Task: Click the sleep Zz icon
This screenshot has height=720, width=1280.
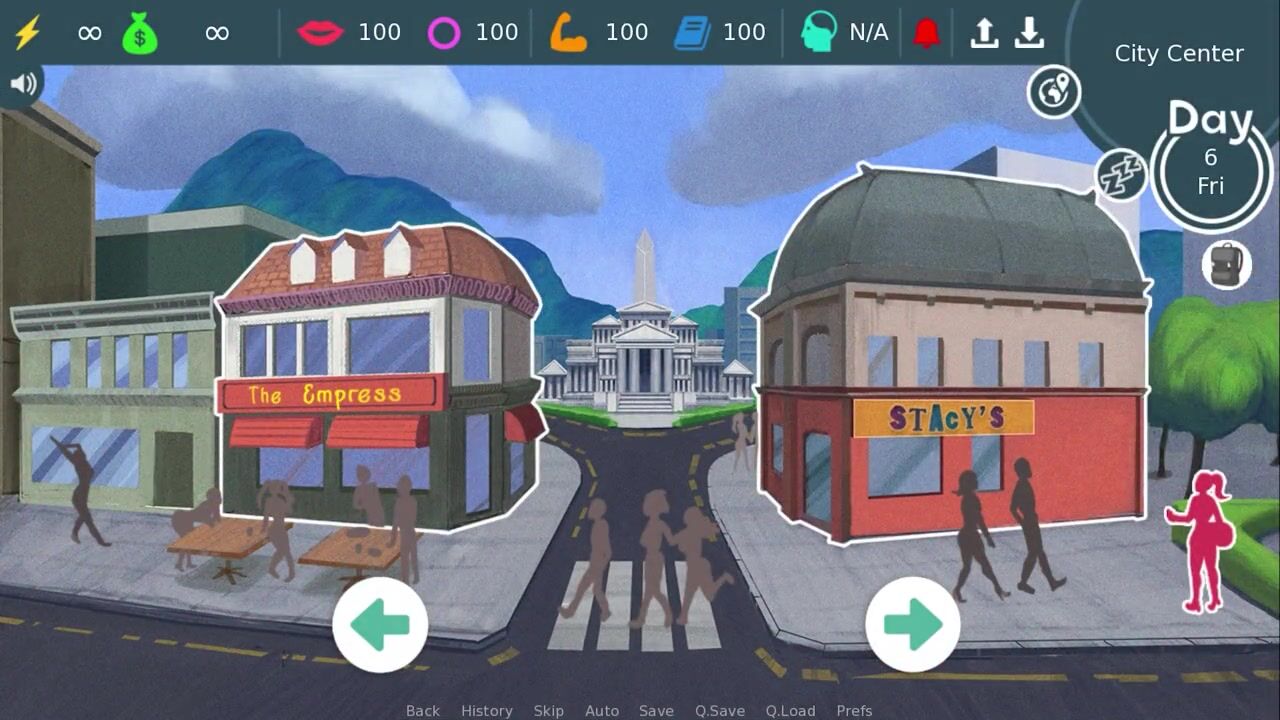Action: pyautogui.click(x=1121, y=175)
